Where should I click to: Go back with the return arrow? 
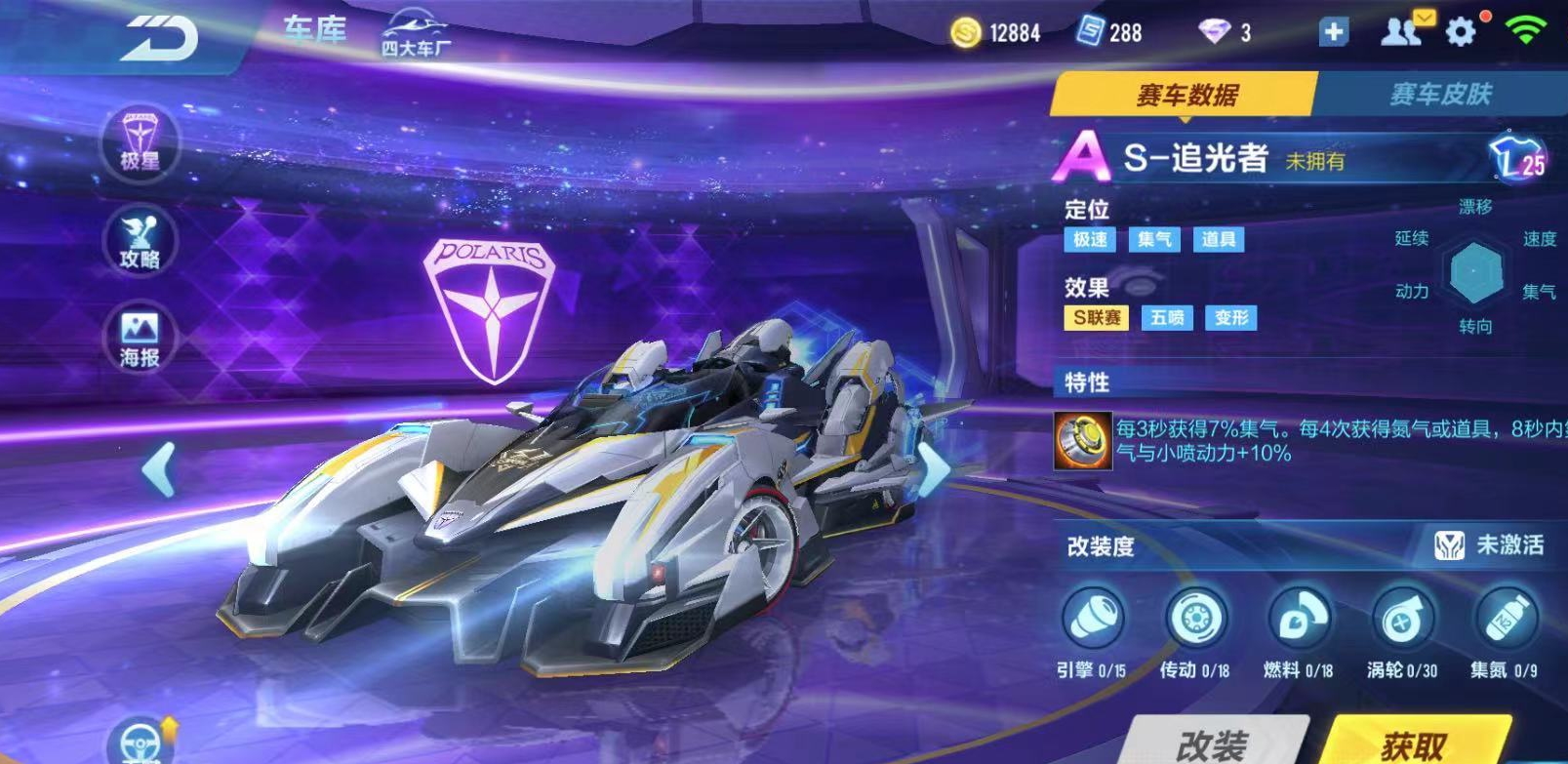pos(160,39)
